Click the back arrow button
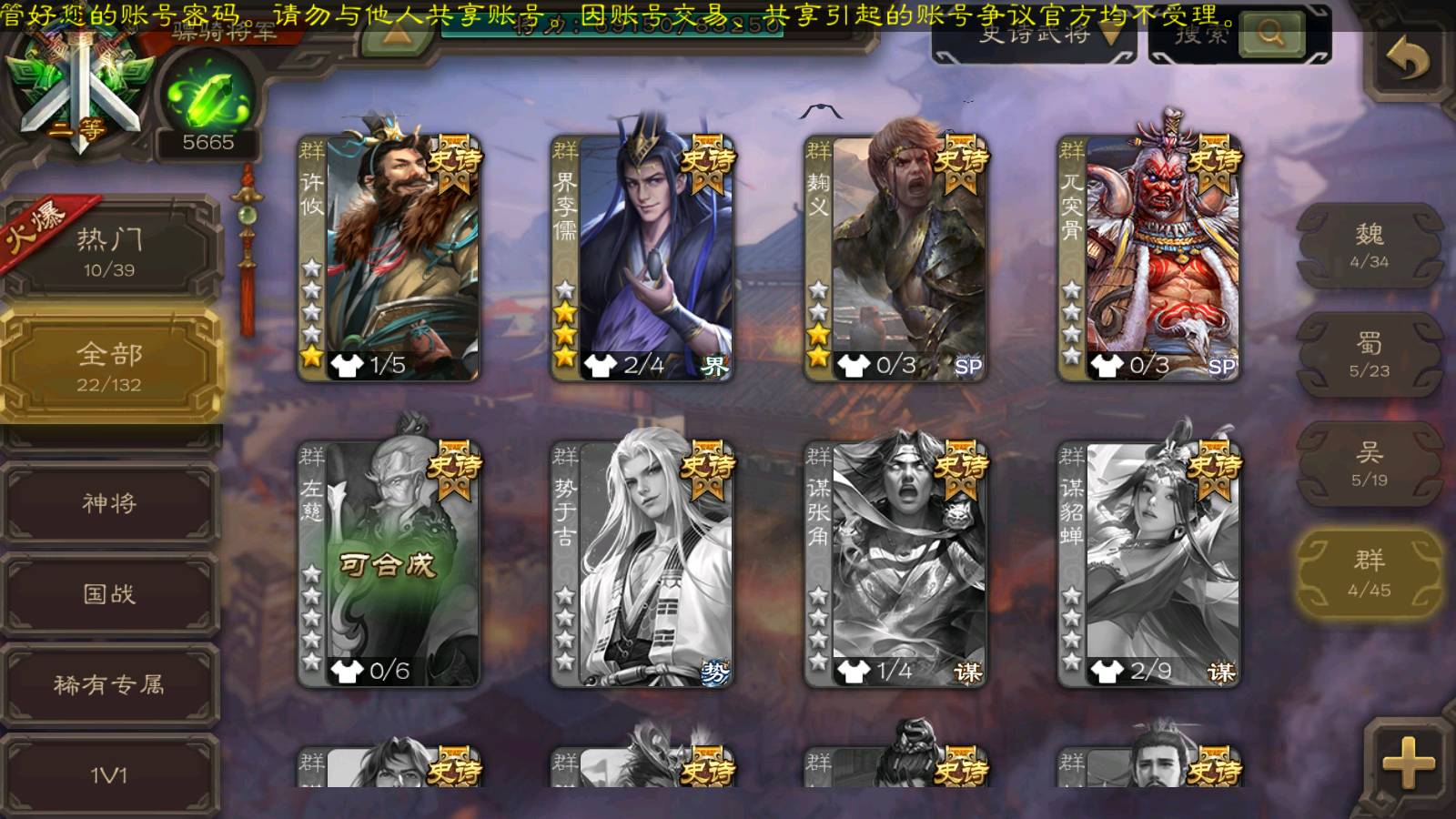The height and width of the screenshot is (819, 1456). click(x=1407, y=60)
